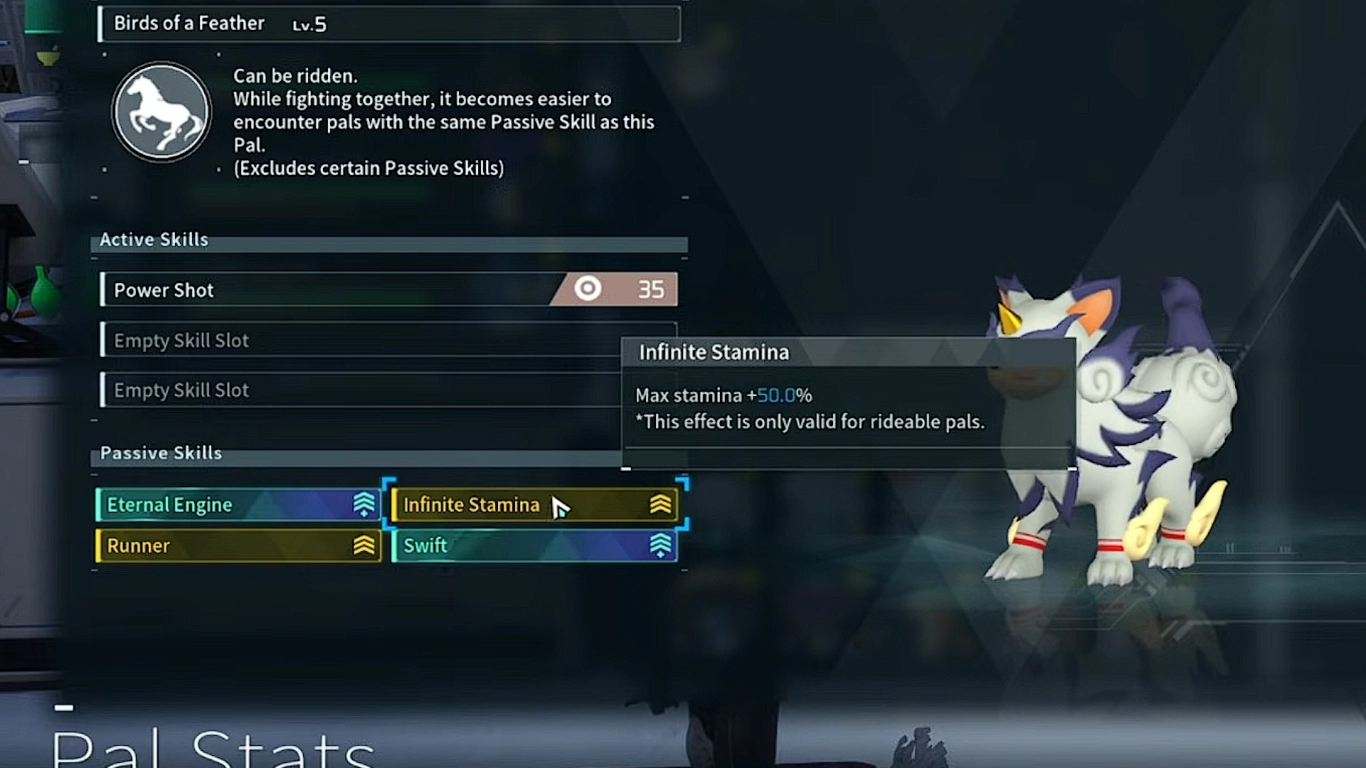Click the Runner rank chevron icon
The image size is (1366, 768).
362,545
